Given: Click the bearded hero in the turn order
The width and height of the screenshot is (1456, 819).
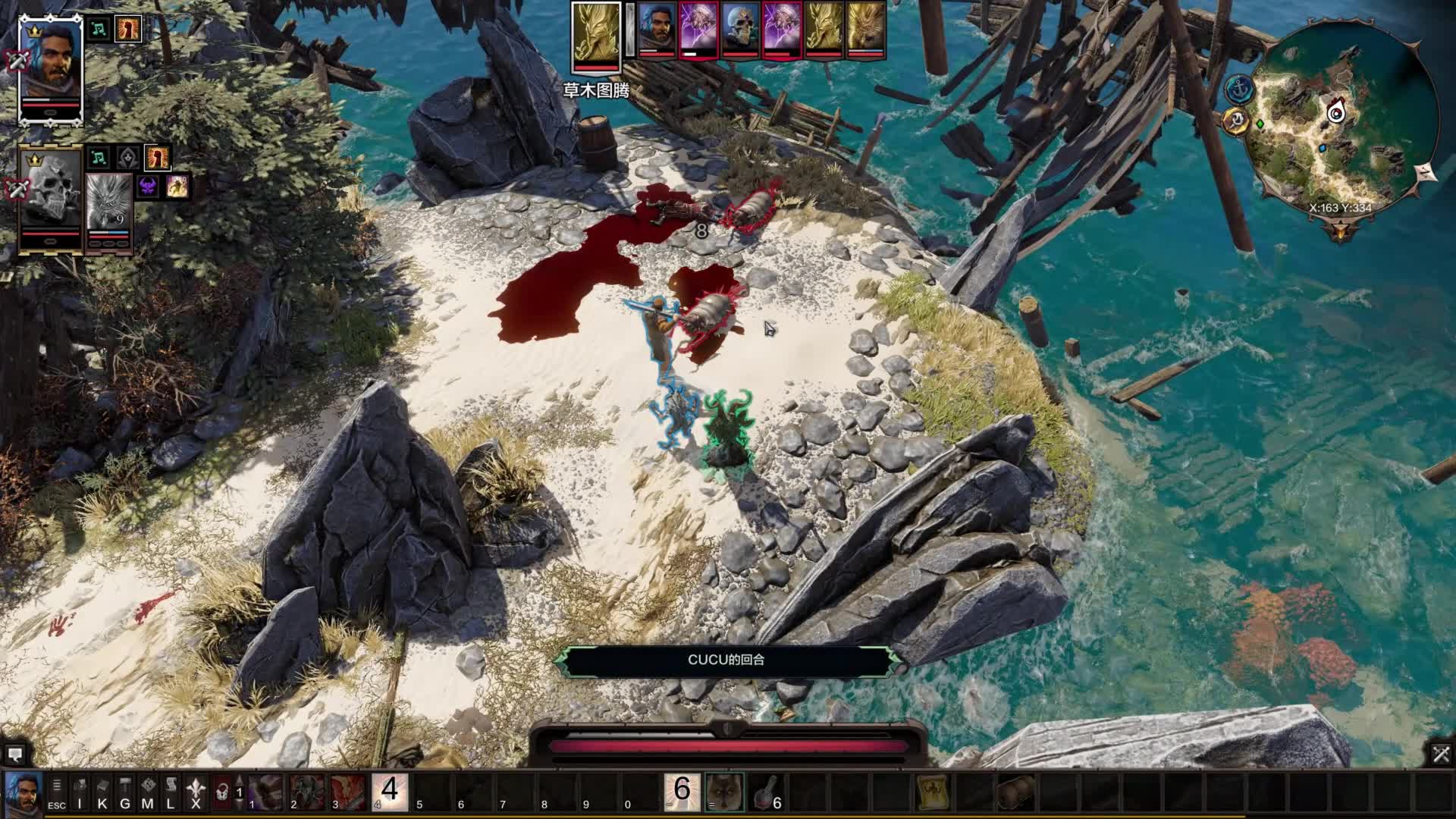Looking at the screenshot, I should (657, 30).
